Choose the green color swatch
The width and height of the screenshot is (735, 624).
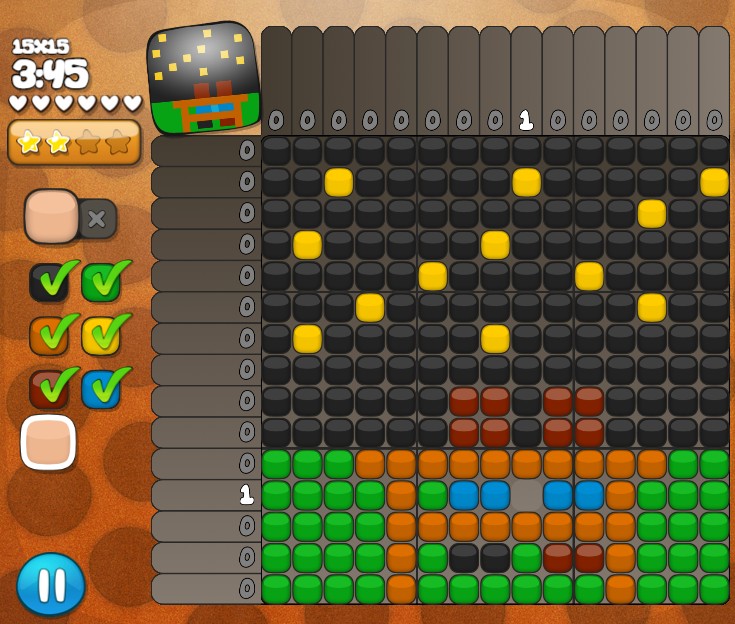(101, 282)
